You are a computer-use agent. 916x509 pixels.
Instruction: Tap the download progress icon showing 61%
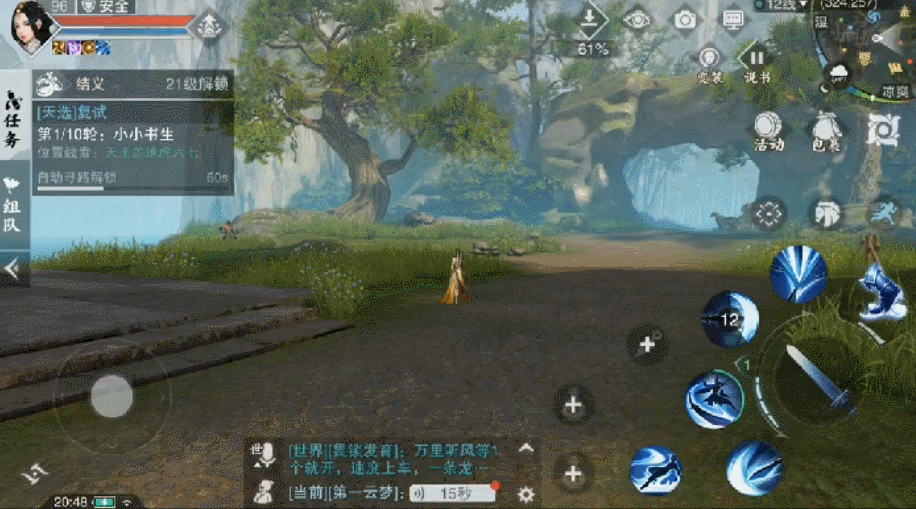(592, 28)
